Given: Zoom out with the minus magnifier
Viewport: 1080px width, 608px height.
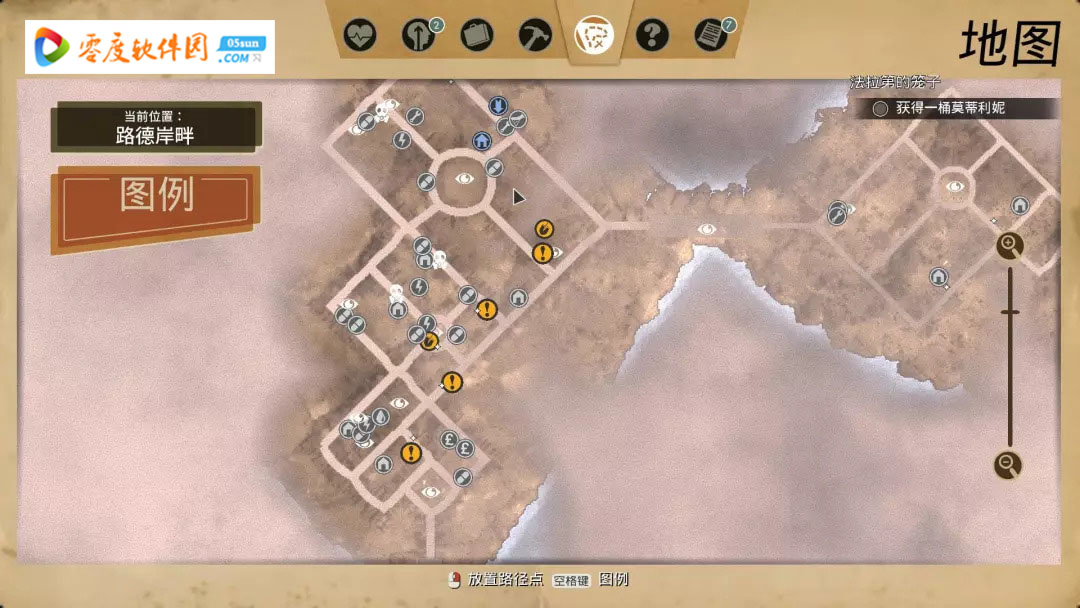Looking at the screenshot, I should point(1008,465).
